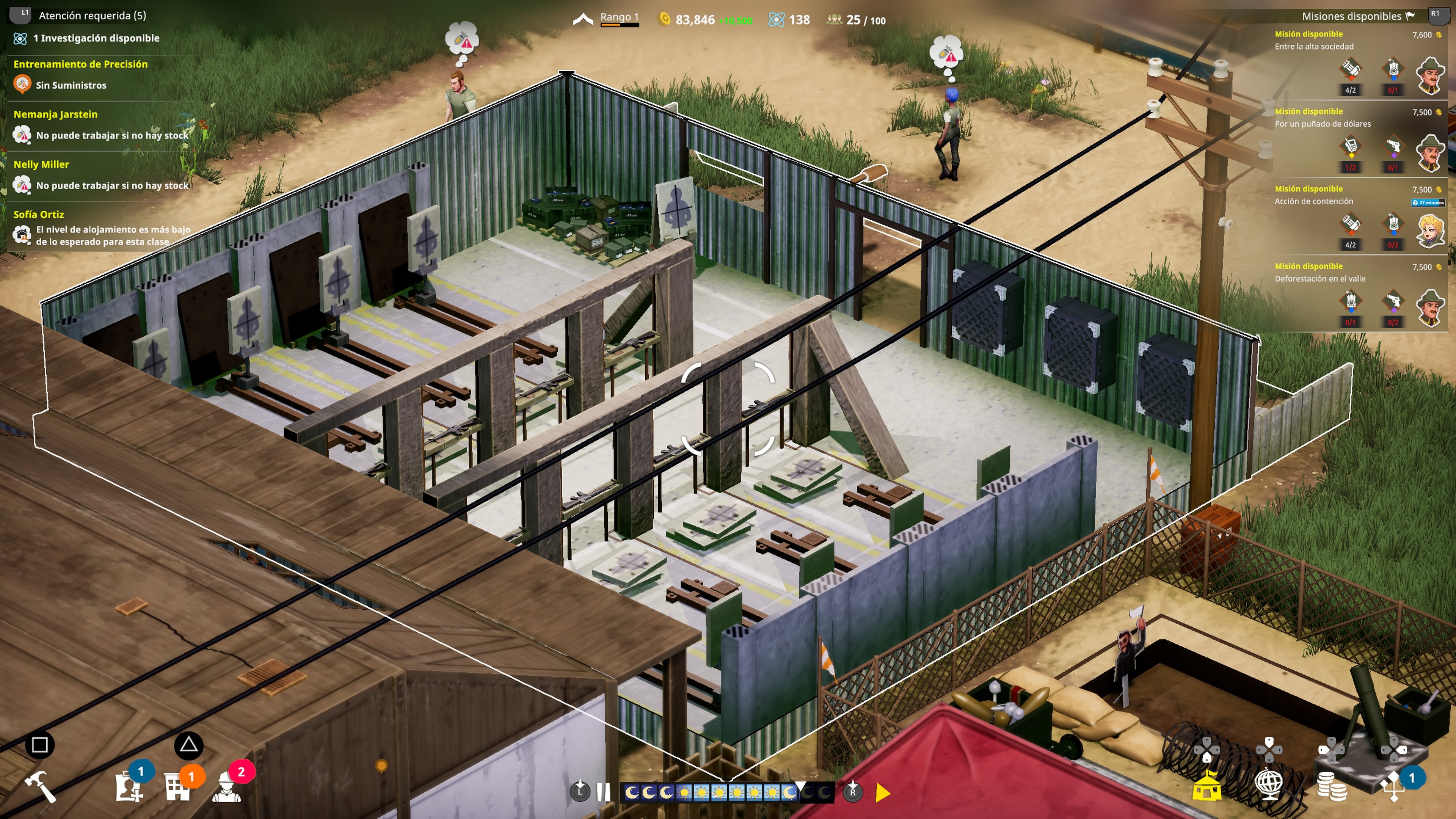This screenshot has width=1456, height=819.
Task: Open the world globe map
Action: (1269, 785)
